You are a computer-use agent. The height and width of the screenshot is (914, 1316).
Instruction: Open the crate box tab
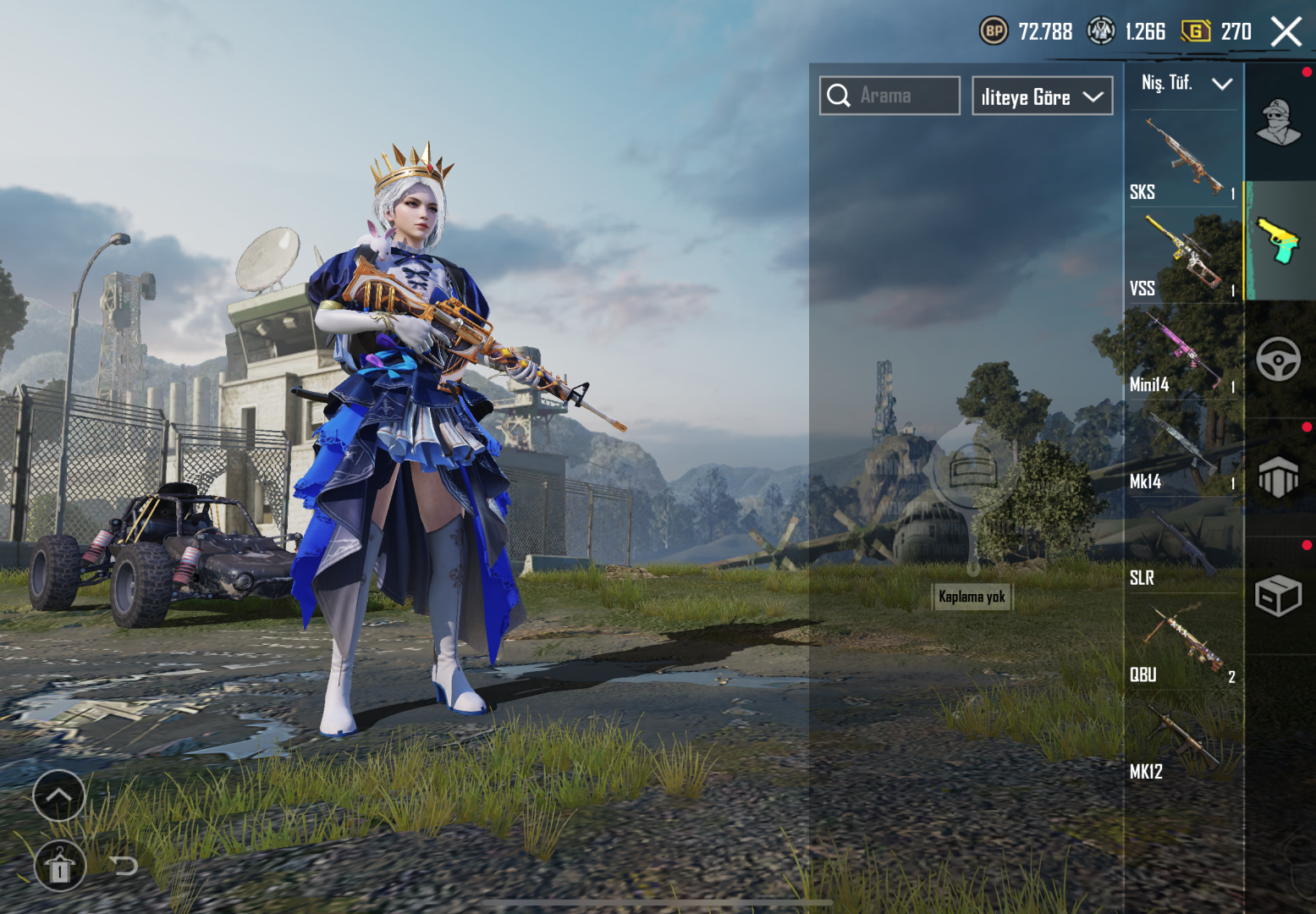click(x=1279, y=596)
